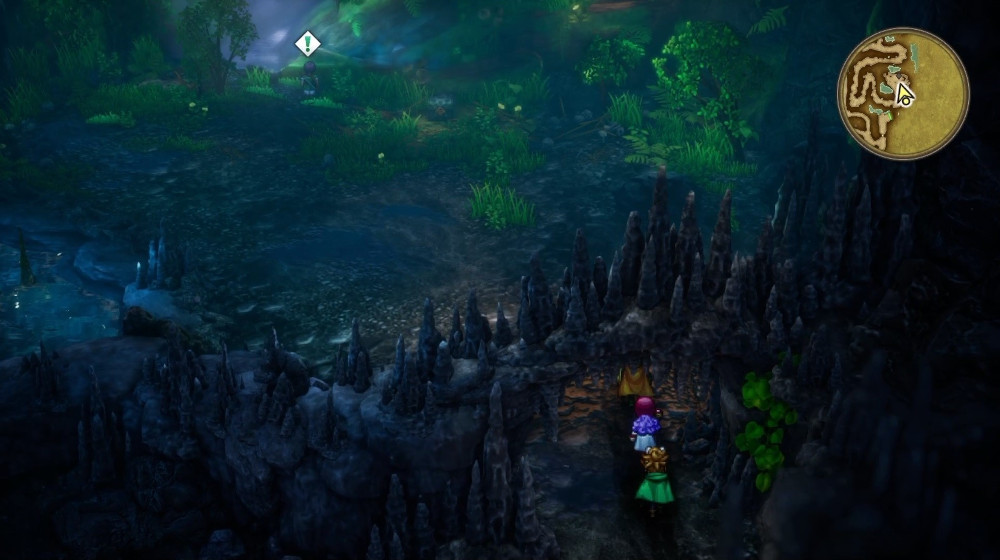Select the green exclamation quest marker
This screenshot has width=1000, height=560.
(308, 43)
